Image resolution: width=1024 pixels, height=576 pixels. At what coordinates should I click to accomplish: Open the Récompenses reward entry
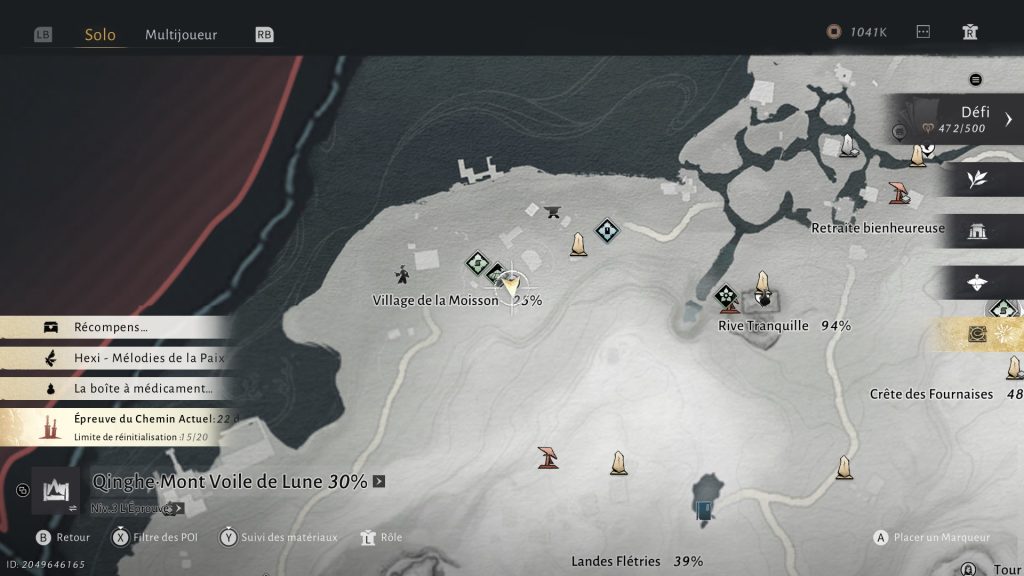point(110,327)
